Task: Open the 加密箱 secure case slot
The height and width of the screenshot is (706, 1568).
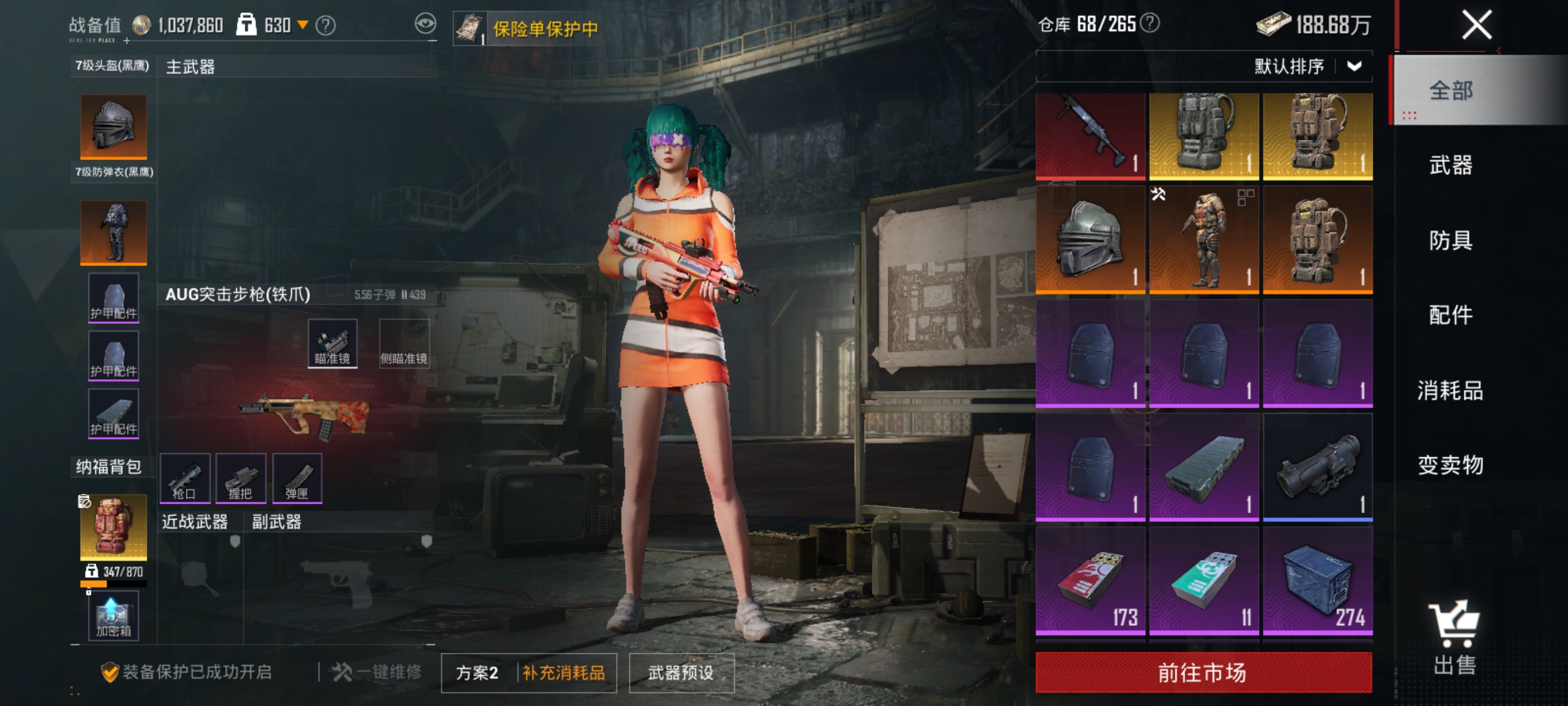Action: tap(113, 616)
